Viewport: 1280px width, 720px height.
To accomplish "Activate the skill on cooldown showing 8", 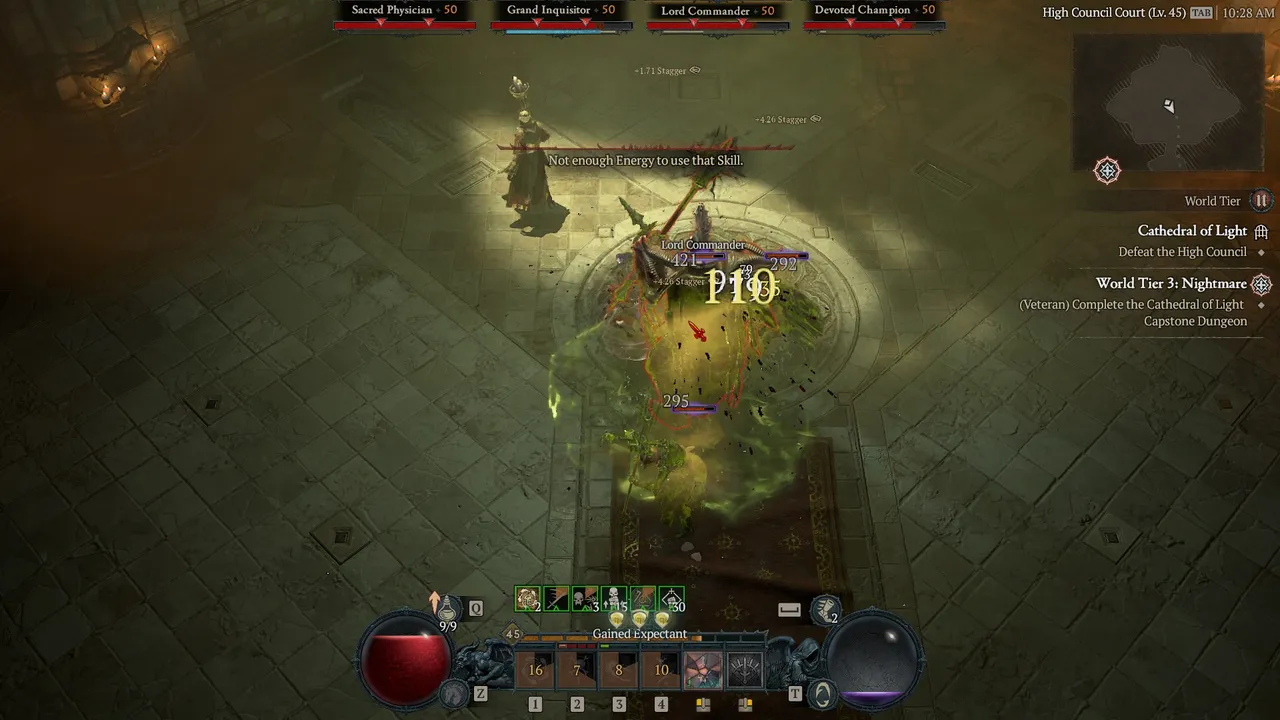I will pyautogui.click(x=619, y=670).
